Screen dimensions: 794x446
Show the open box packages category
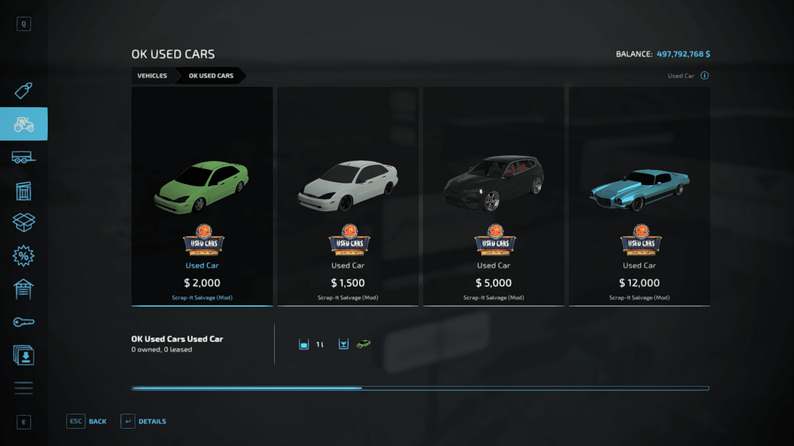24,223
